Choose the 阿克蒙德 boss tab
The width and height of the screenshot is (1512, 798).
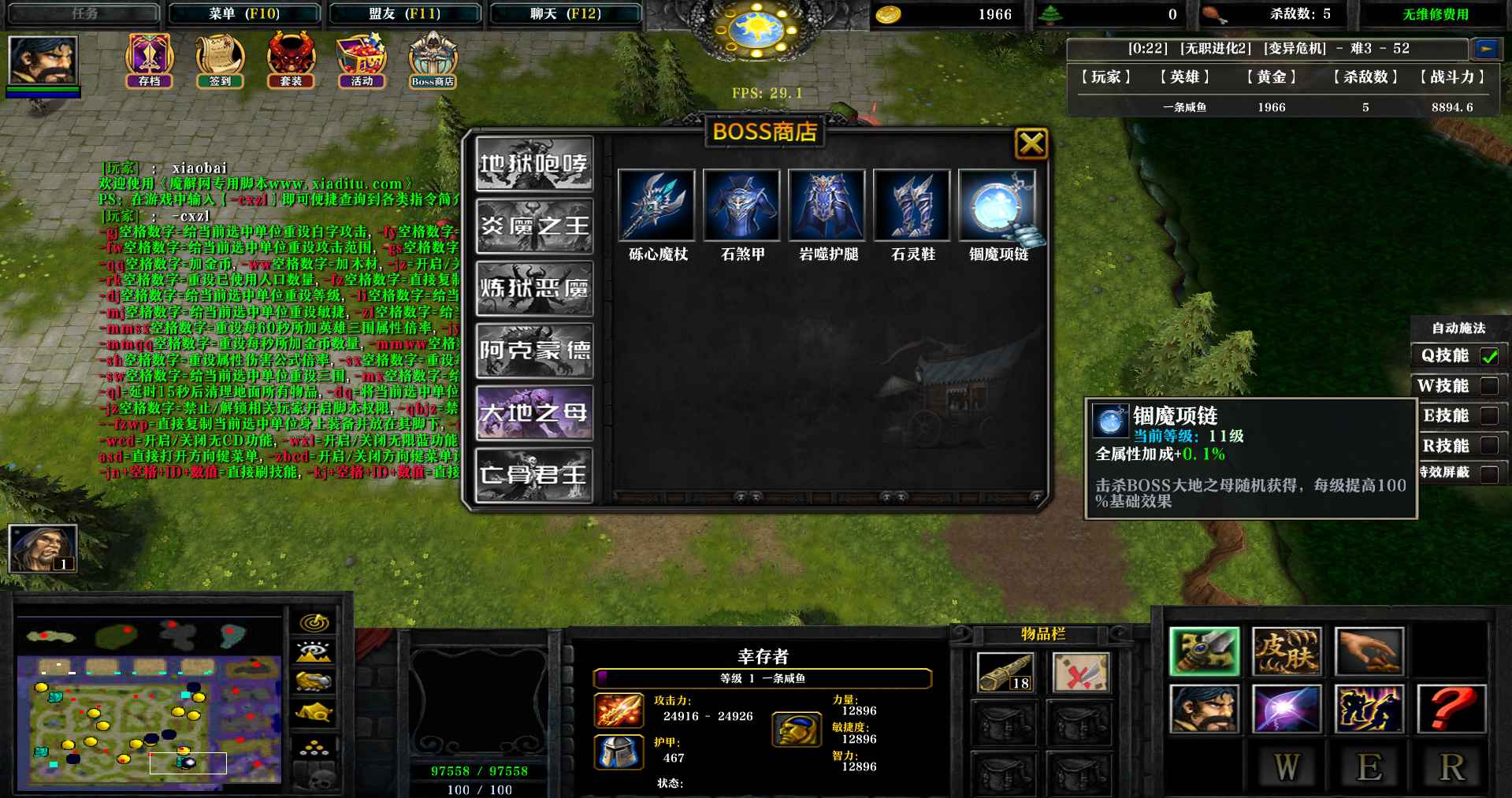click(x=534, y=351)
